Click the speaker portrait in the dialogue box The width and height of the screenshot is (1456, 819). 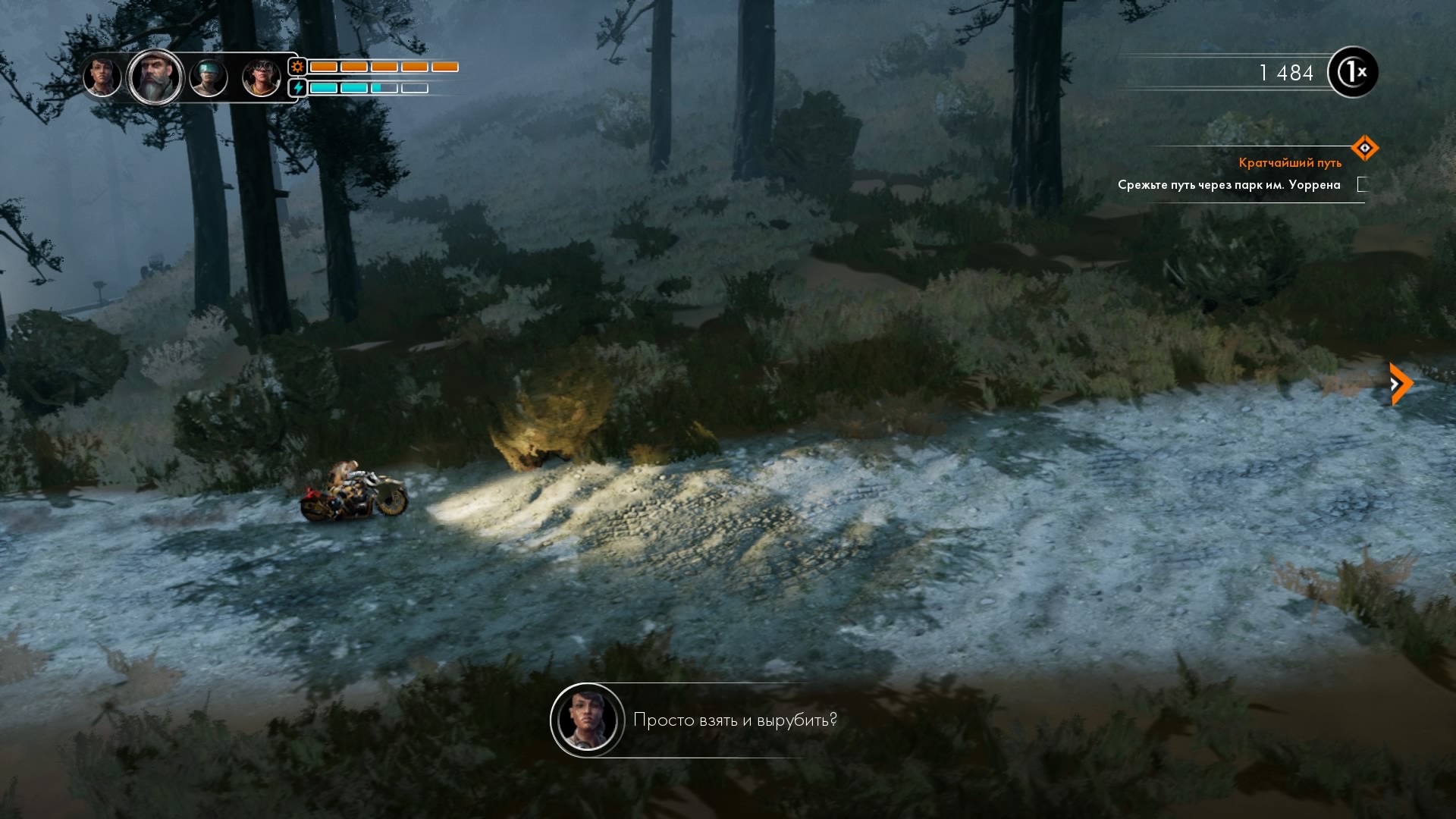pos(588,720)
